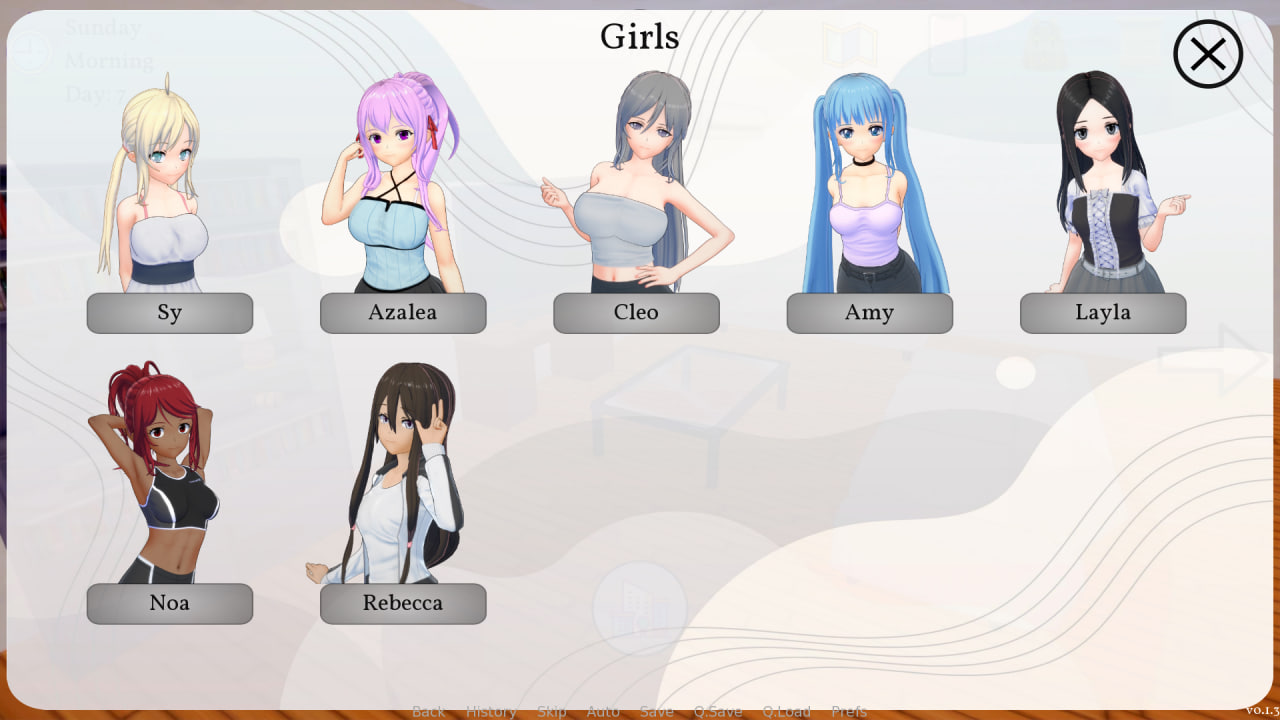
Task: Select the Azalea name button
Action: click(402, 312)
